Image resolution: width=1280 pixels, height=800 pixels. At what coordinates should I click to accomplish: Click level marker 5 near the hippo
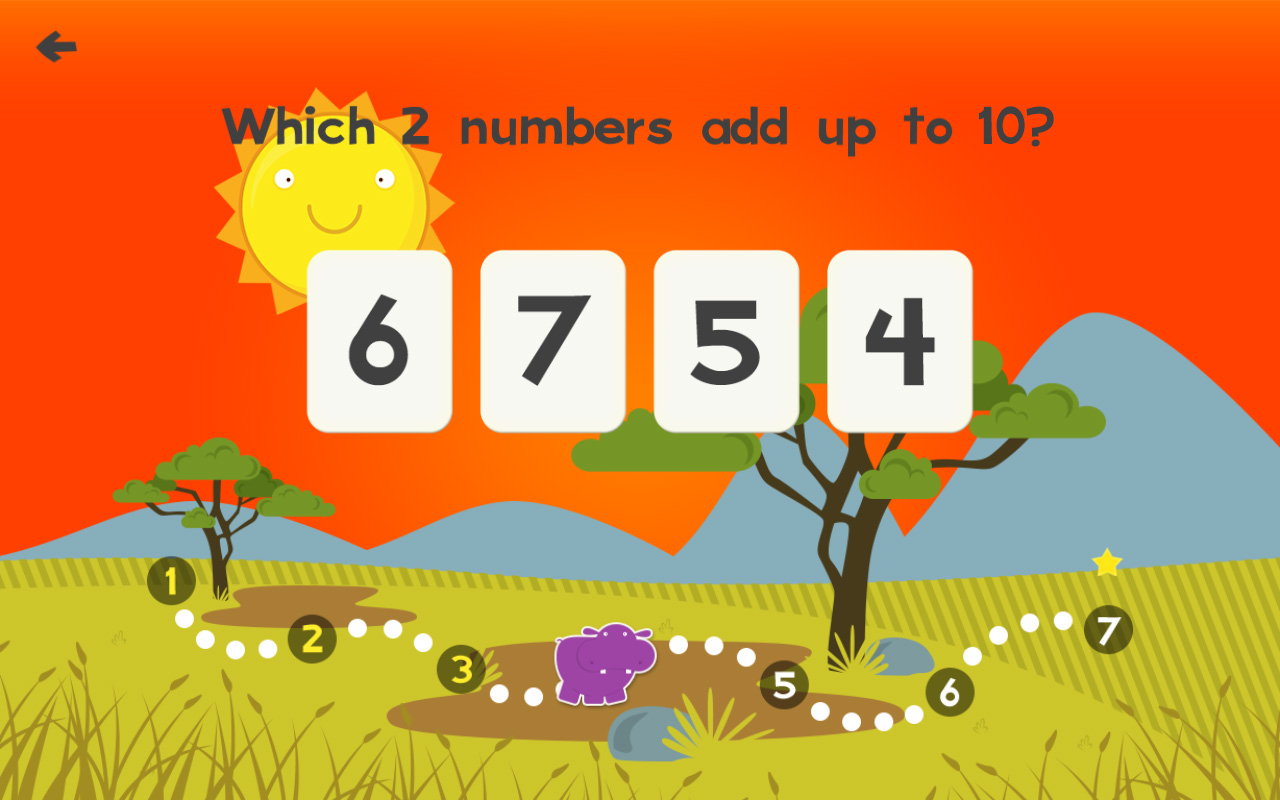[785, 686]
